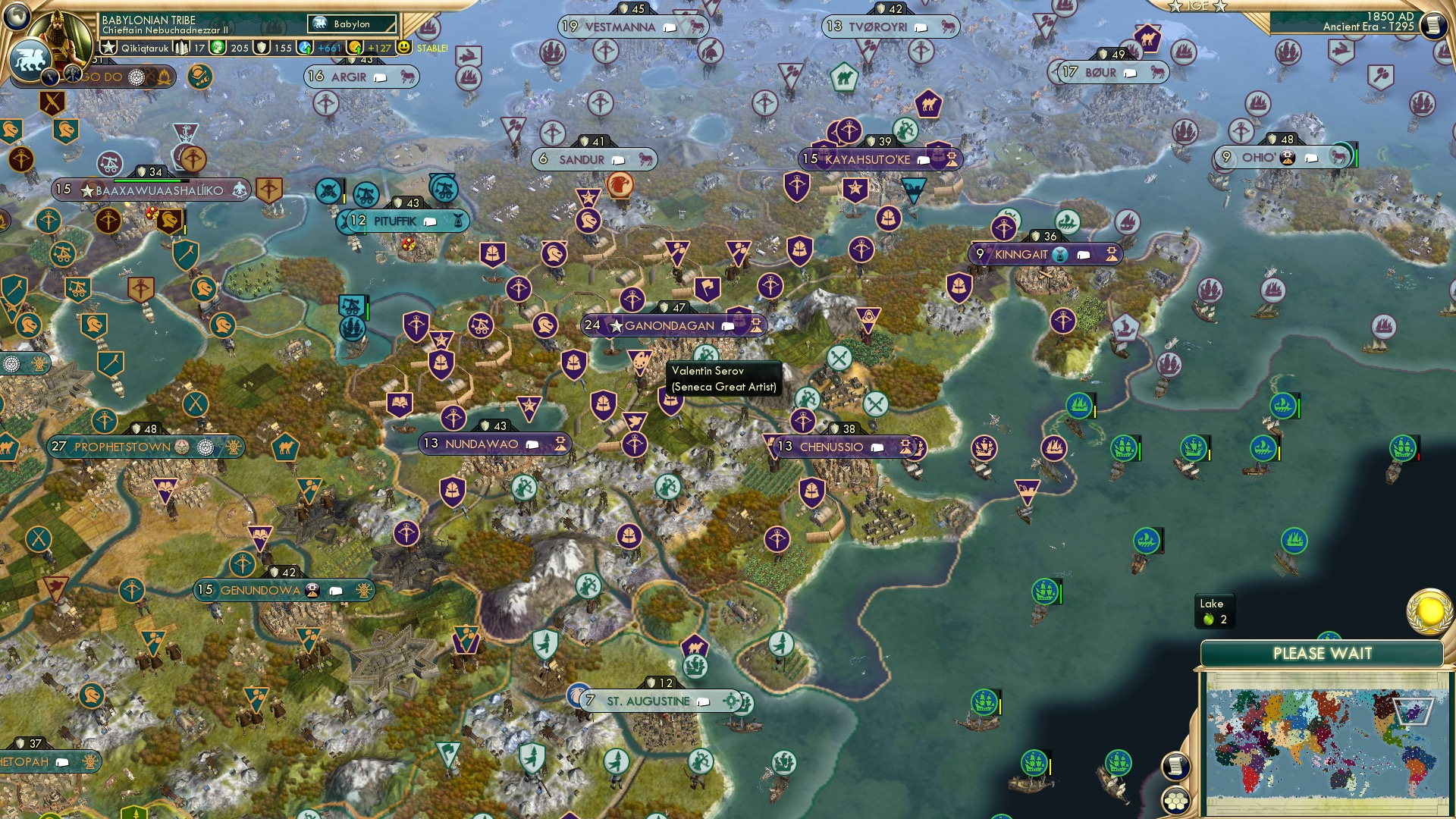Expand the Pituffik city speech bubble
1456x819 pixels.
tap(429, 221)
